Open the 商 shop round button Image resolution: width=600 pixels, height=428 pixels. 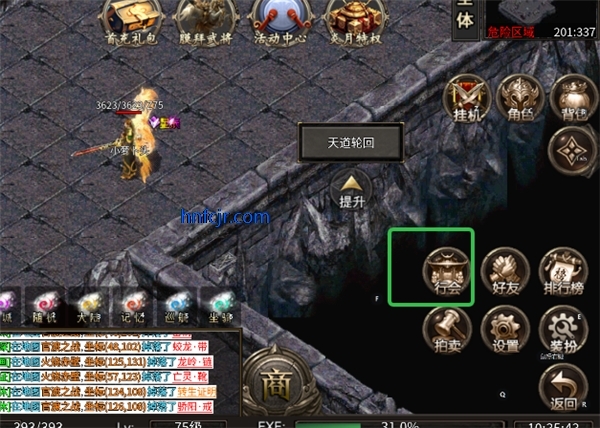tap(273, 380)
